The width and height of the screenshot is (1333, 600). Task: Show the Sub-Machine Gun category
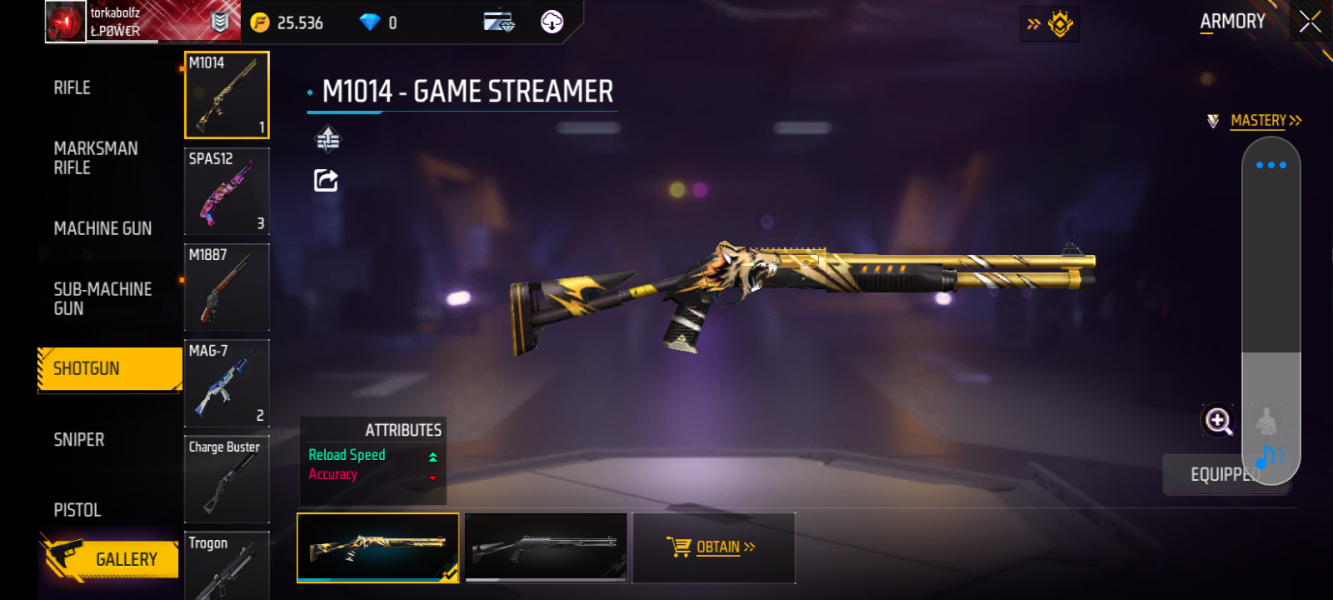pyautogui.click(x=103, y=299)
